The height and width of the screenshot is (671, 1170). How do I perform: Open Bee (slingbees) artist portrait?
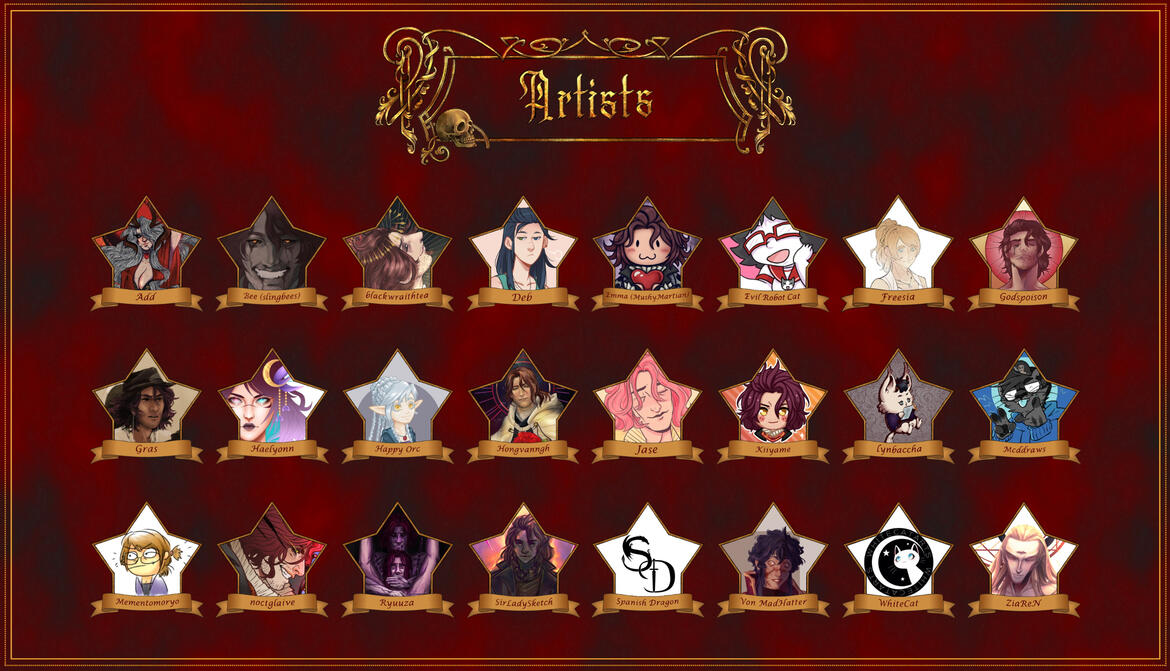272,252
